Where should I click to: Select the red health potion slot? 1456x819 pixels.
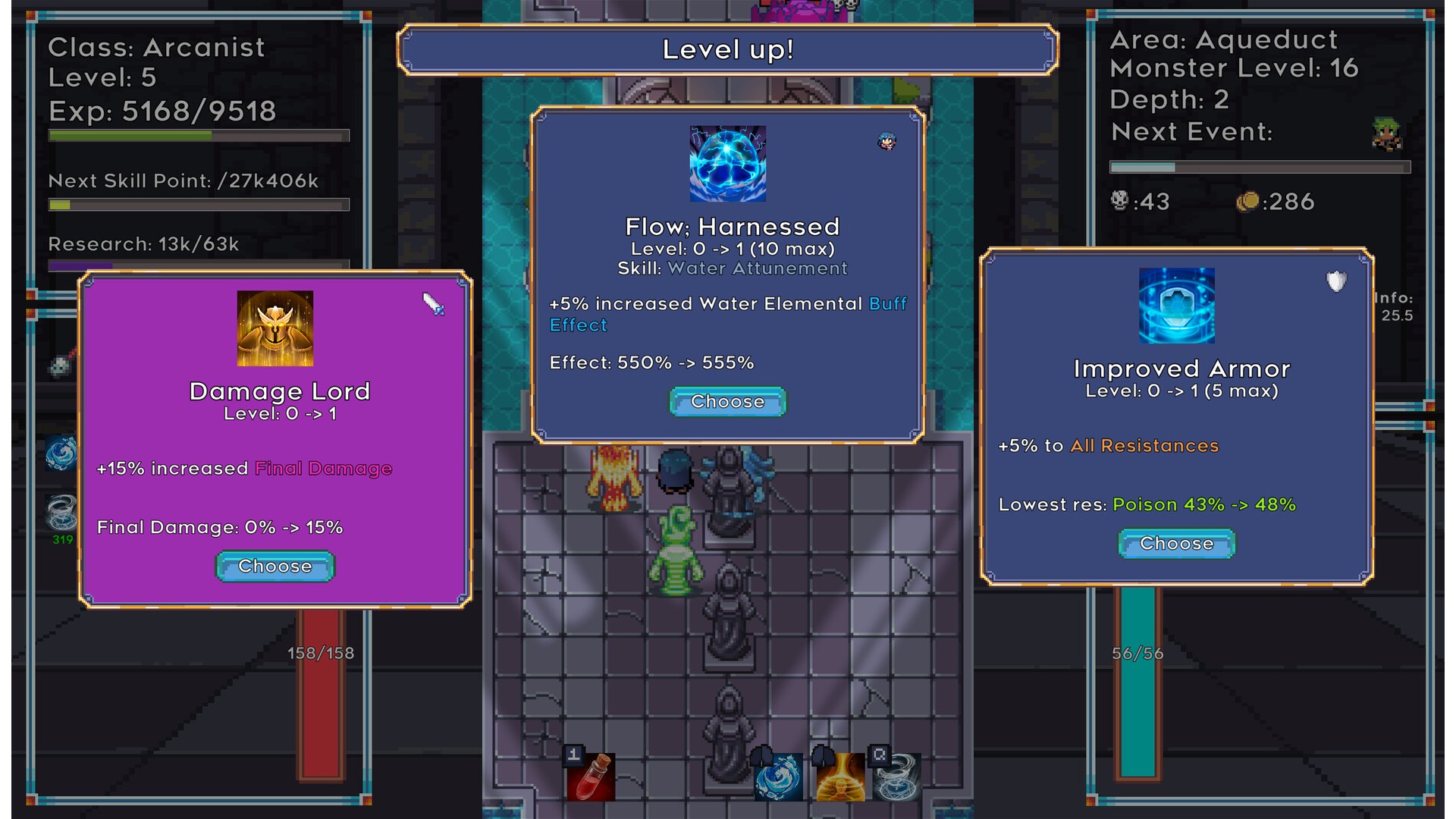(590, 777)
